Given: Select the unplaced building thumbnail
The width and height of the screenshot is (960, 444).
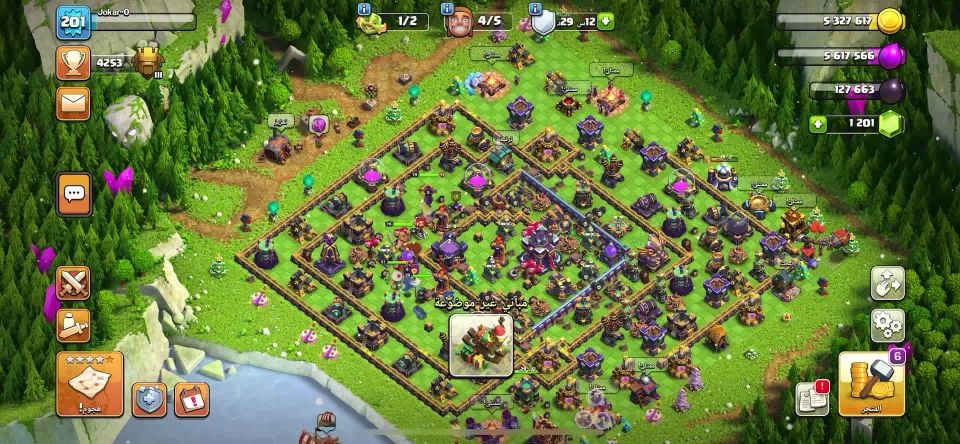Looking at the screenshot, I should (x=480, y=346).
